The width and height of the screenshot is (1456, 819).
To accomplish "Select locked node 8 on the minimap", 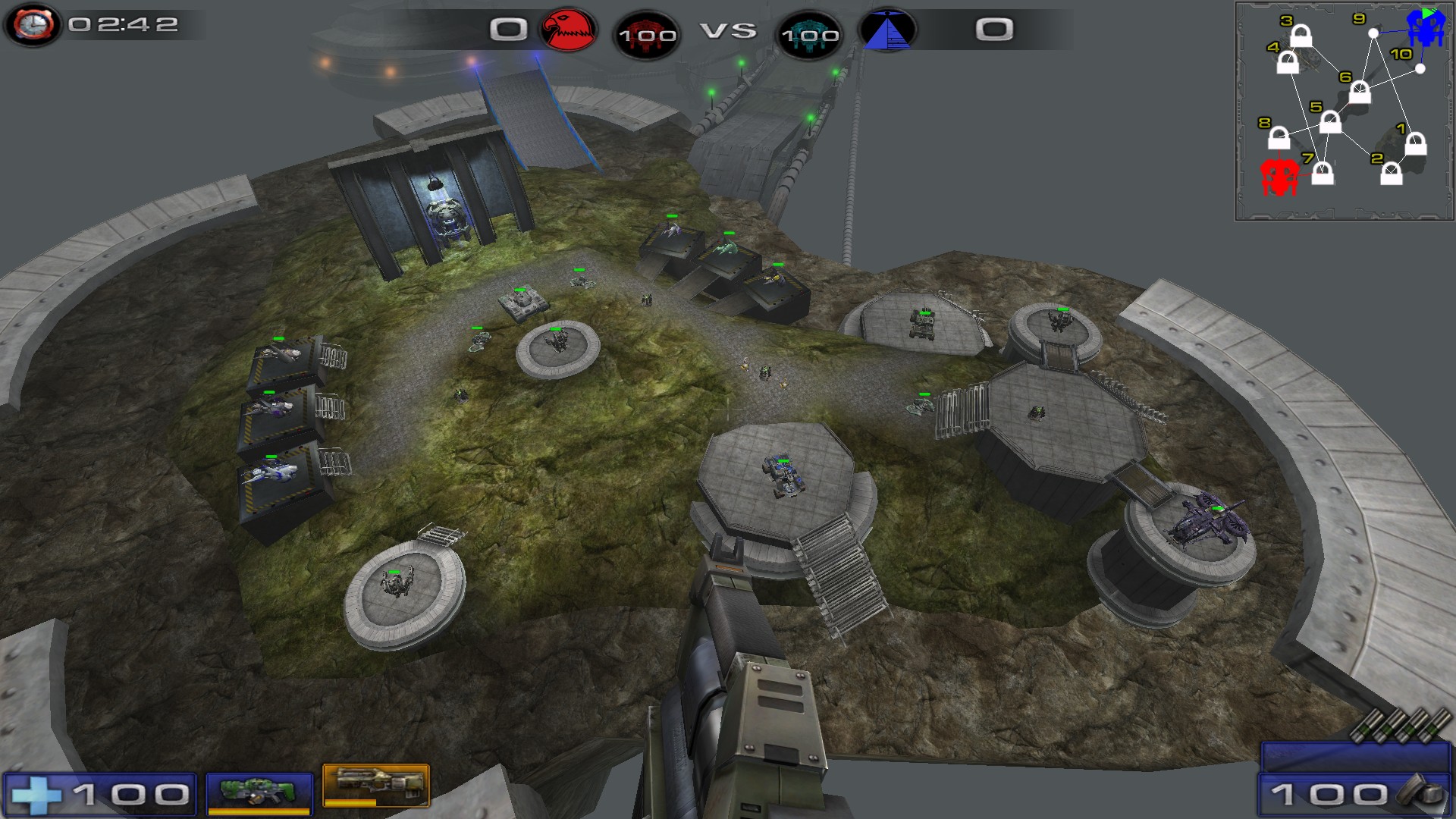I will tap(1279, 138).
